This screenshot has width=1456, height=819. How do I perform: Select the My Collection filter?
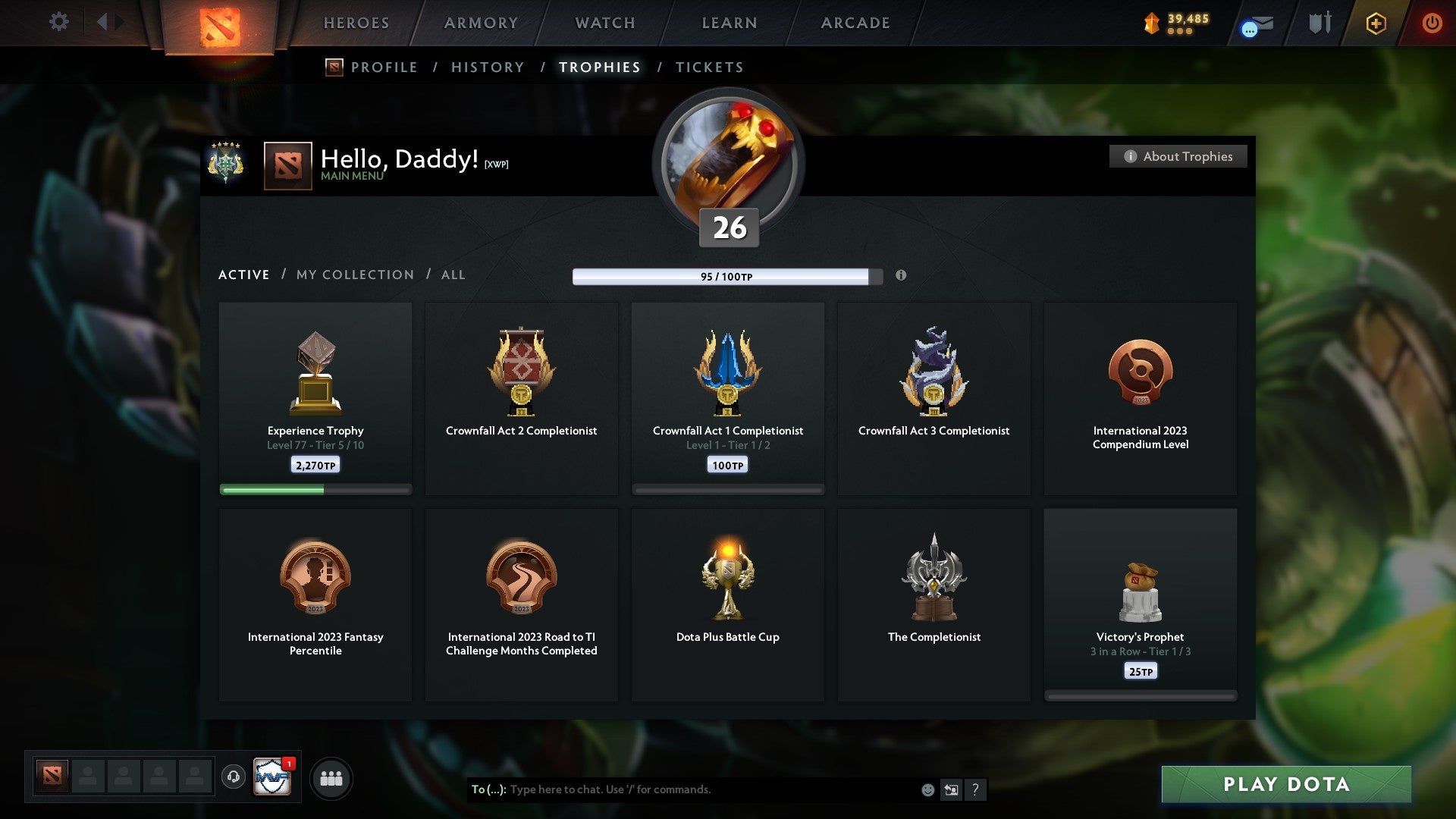coord(354,275)
